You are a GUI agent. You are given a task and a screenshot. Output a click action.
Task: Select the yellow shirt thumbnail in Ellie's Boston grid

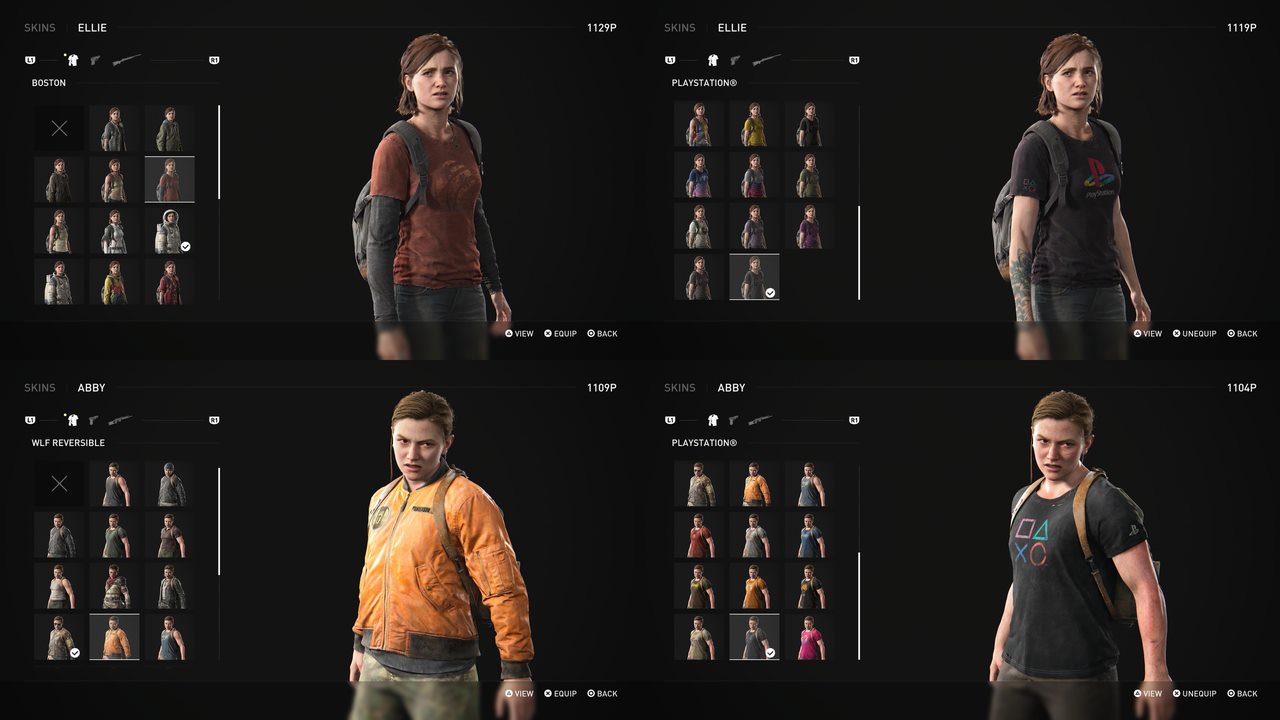(x=113, y=283)
